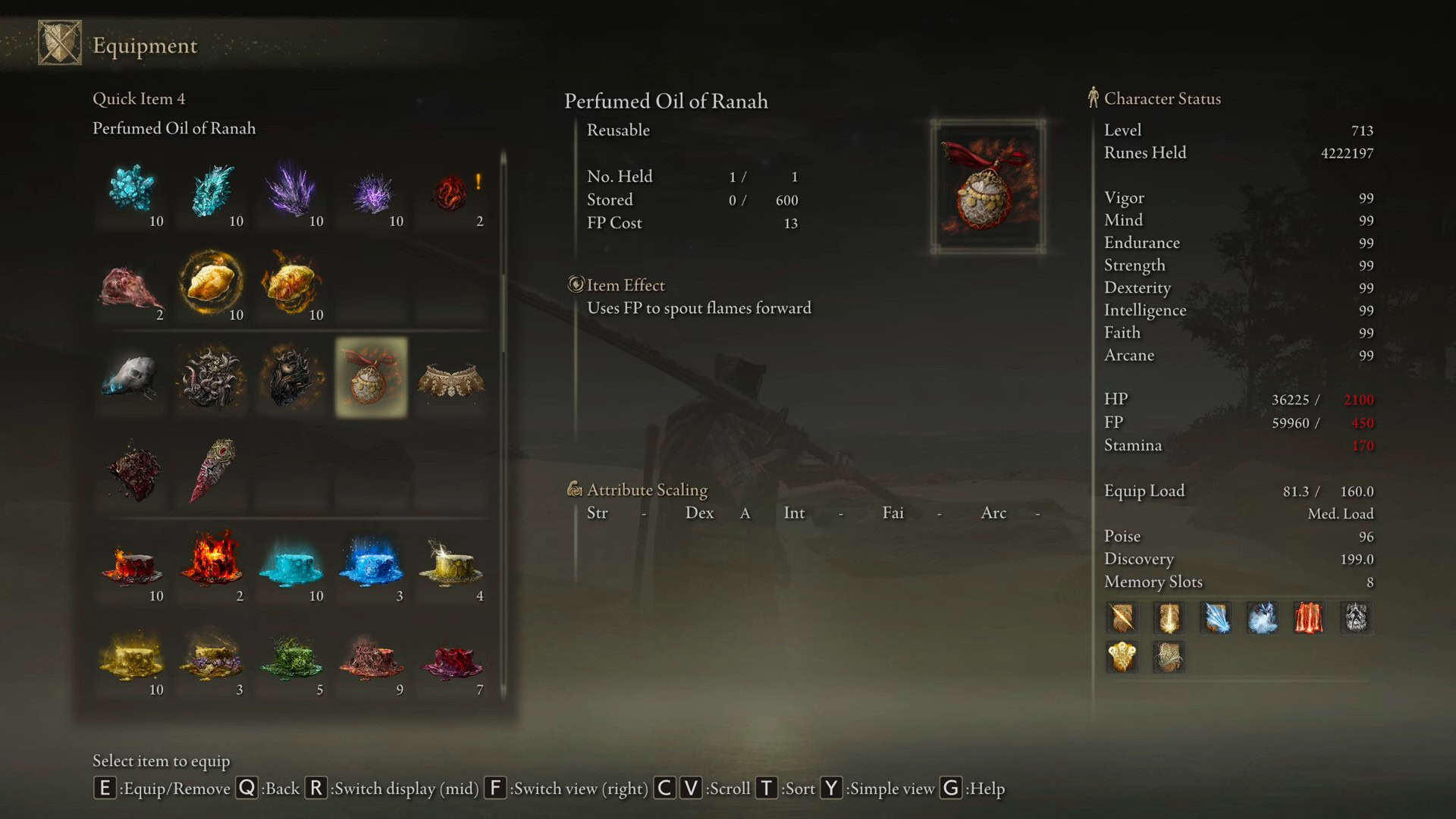The image size is (1456, 819).
Task: Pick the dark red clump item
Action: (x=133, y=472)
